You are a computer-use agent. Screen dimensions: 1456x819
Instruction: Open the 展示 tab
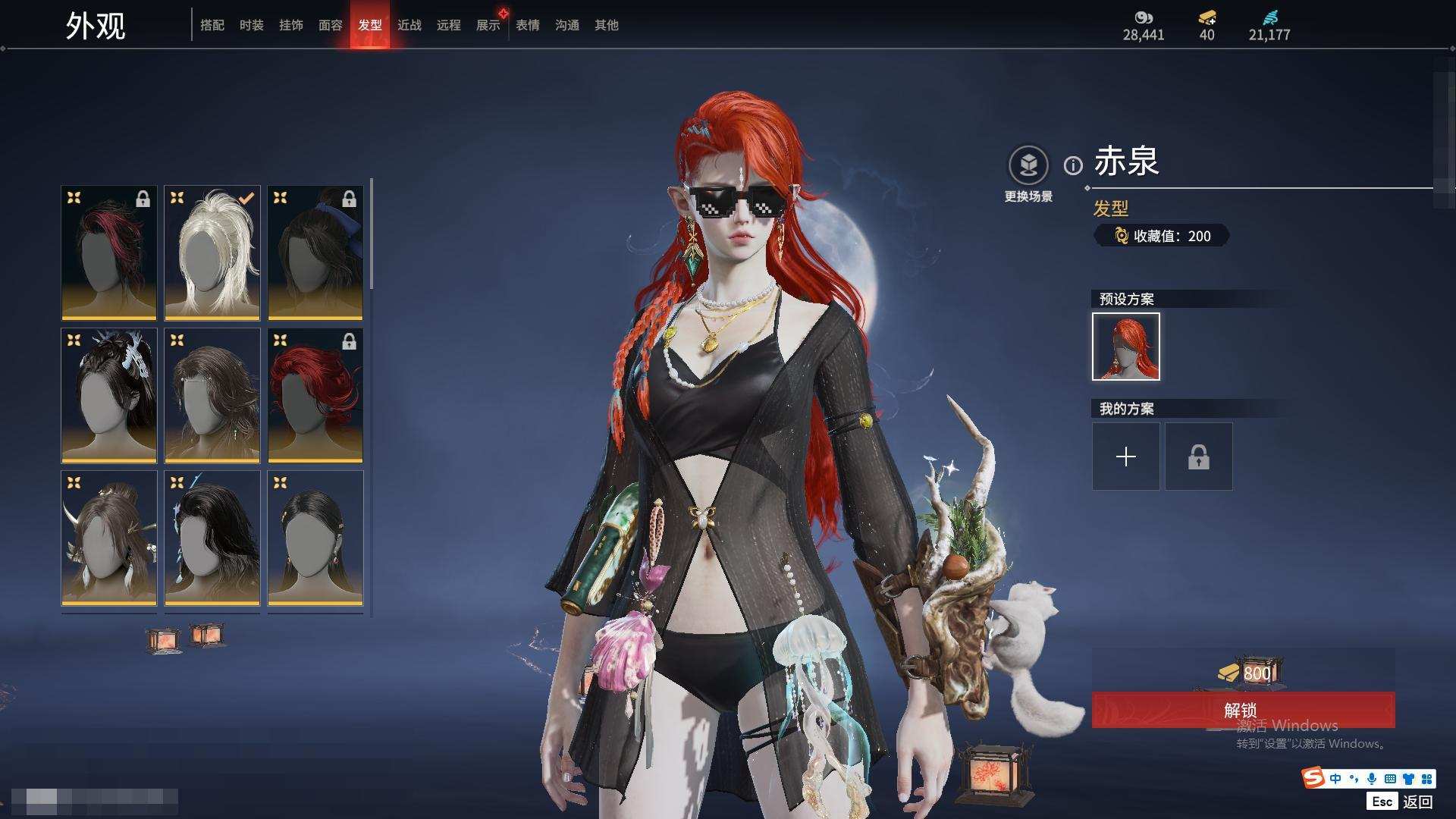point(488,25)
